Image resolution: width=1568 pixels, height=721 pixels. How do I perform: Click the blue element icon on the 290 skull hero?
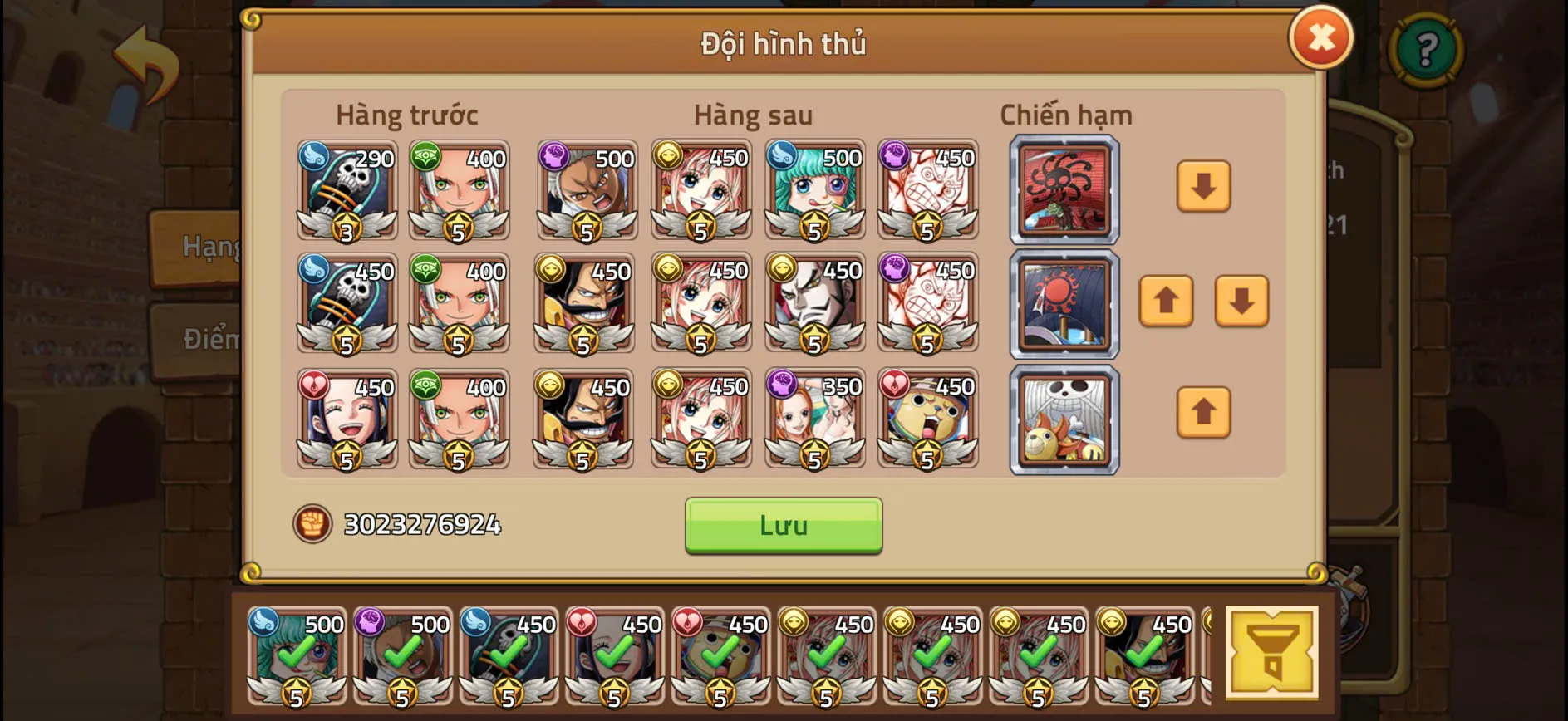[314, 156]
